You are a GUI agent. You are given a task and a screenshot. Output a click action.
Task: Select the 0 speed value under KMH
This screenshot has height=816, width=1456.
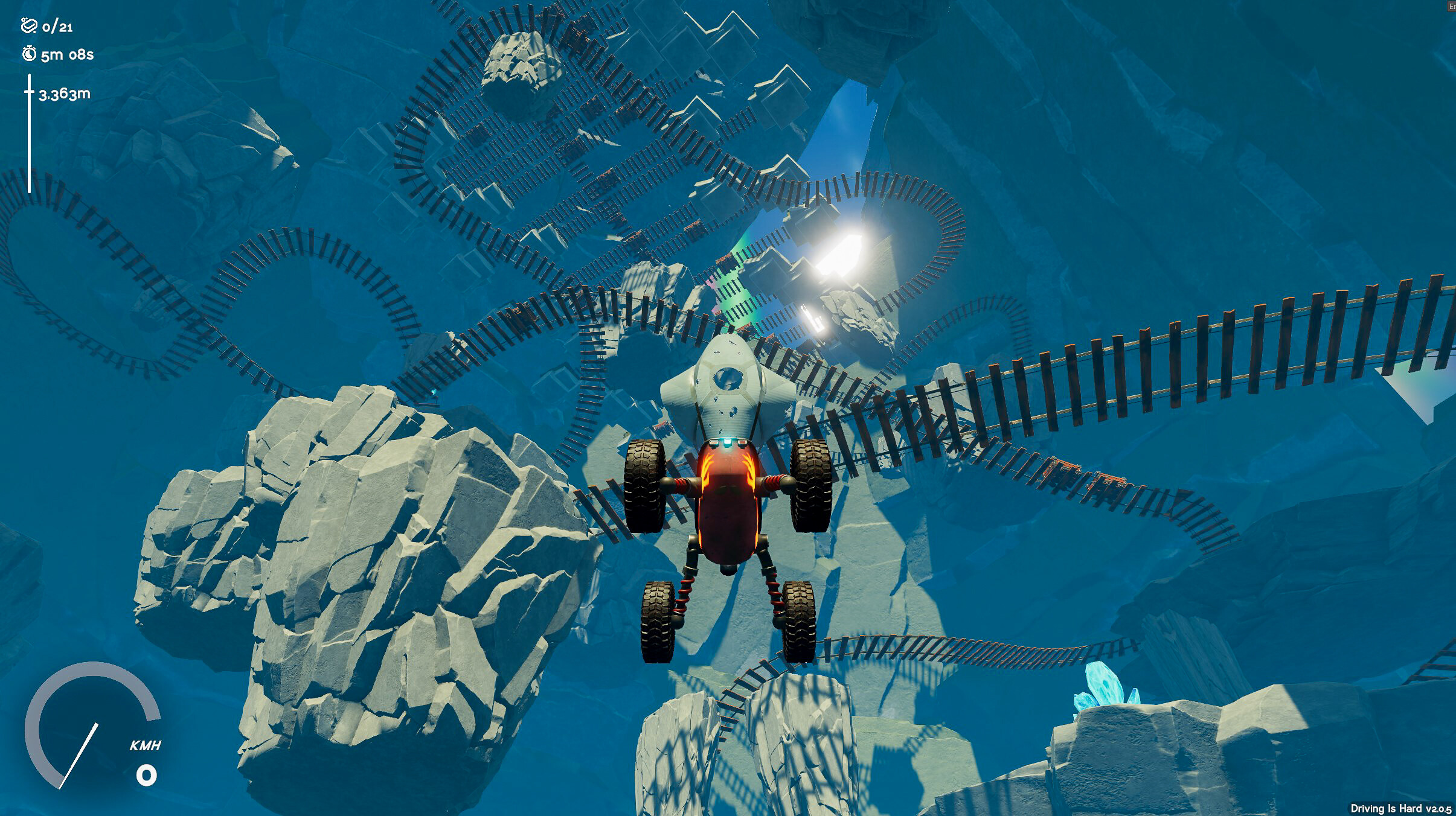pyautogui.click(x=147, y=774)
